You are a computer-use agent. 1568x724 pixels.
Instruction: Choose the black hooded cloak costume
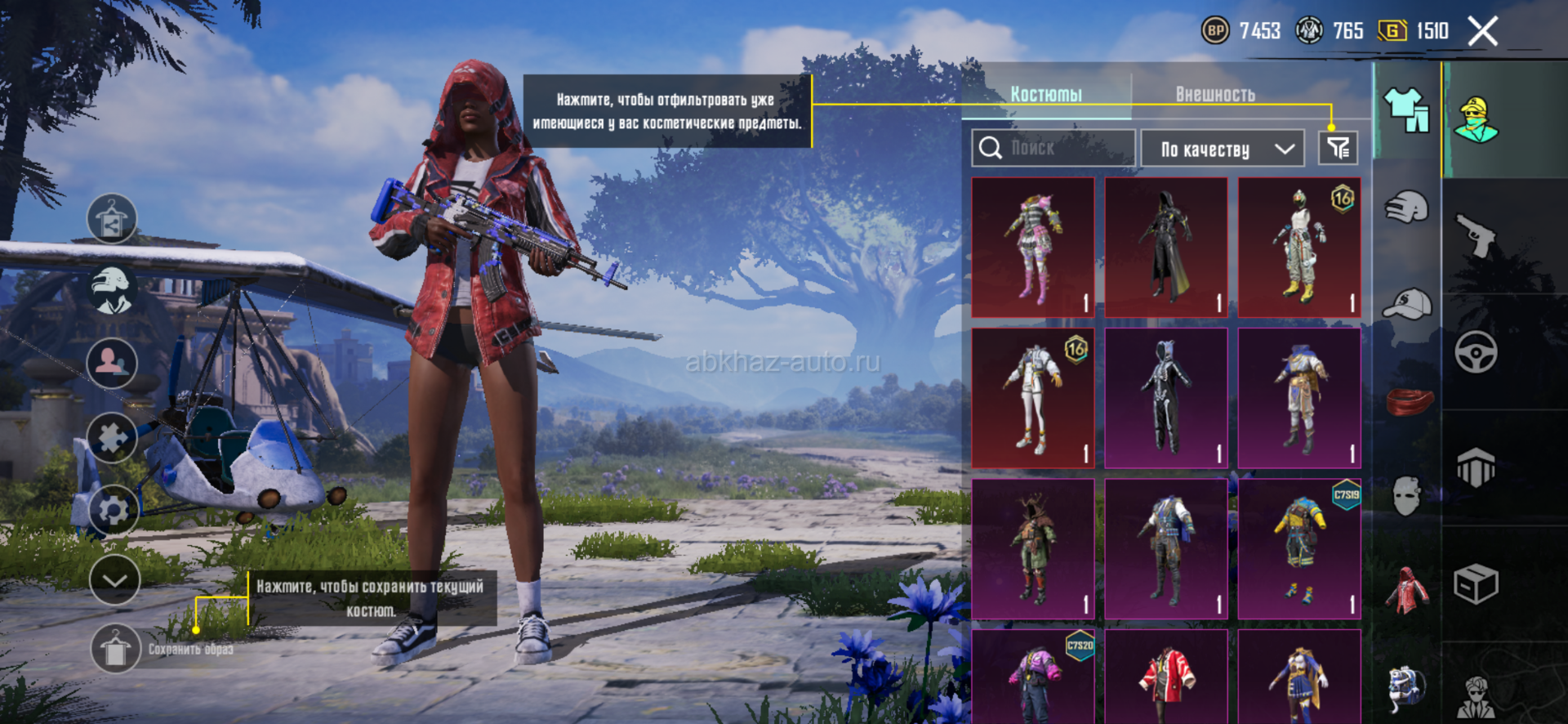click(x=1166, y=248)
